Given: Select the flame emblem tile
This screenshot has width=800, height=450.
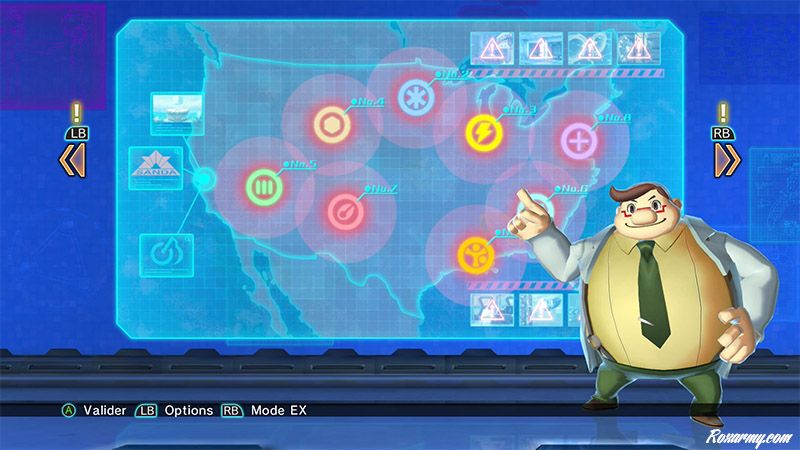Looking at the screenshot, I should click(161, 252).
